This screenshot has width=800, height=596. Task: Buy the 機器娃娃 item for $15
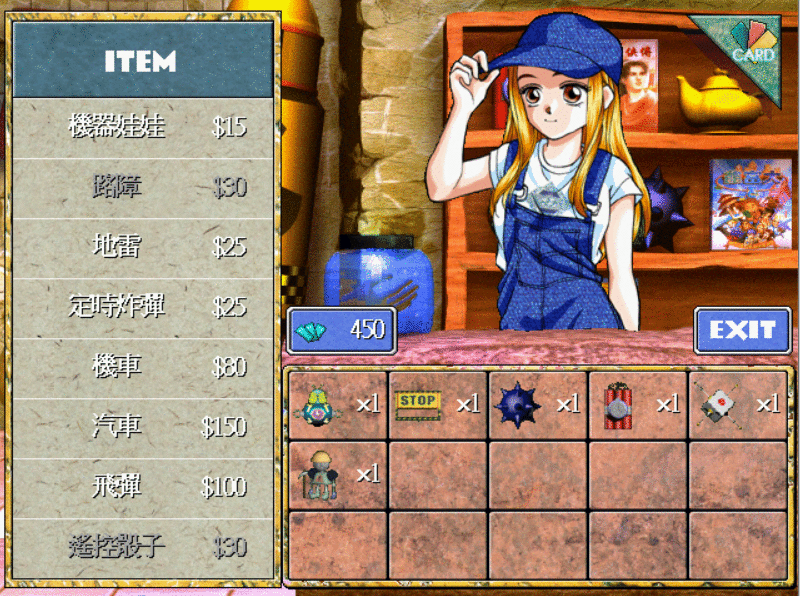click(x=142, y=127)
